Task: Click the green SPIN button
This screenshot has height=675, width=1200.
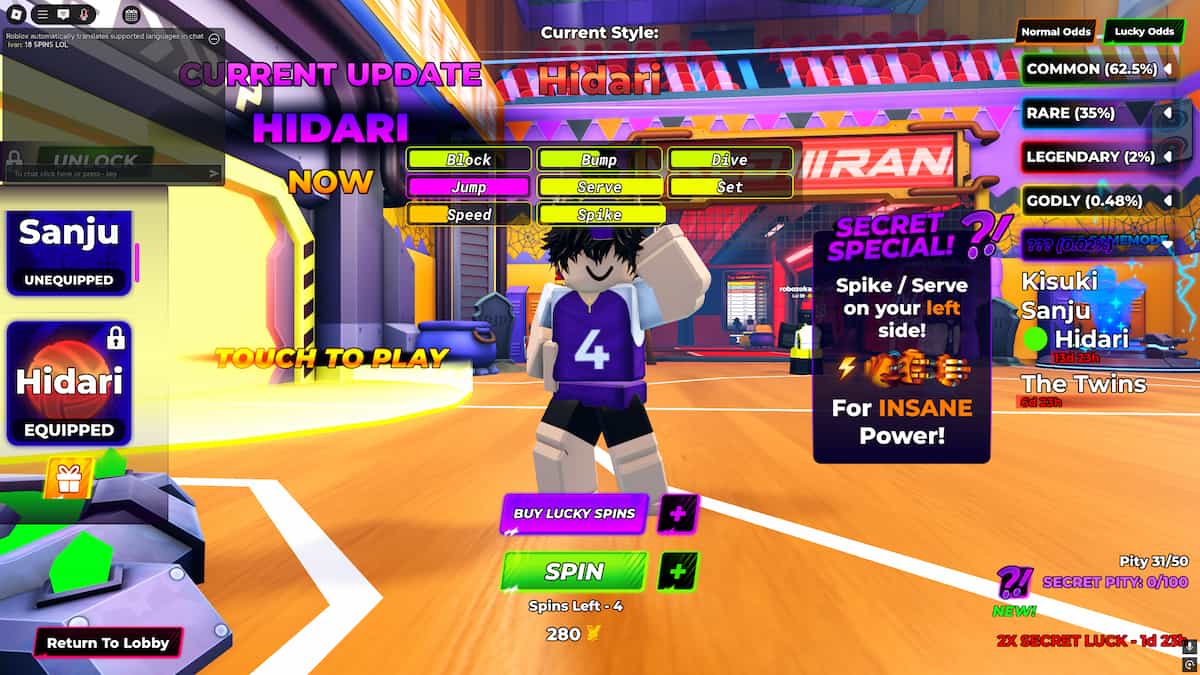Action: (574, 572)
